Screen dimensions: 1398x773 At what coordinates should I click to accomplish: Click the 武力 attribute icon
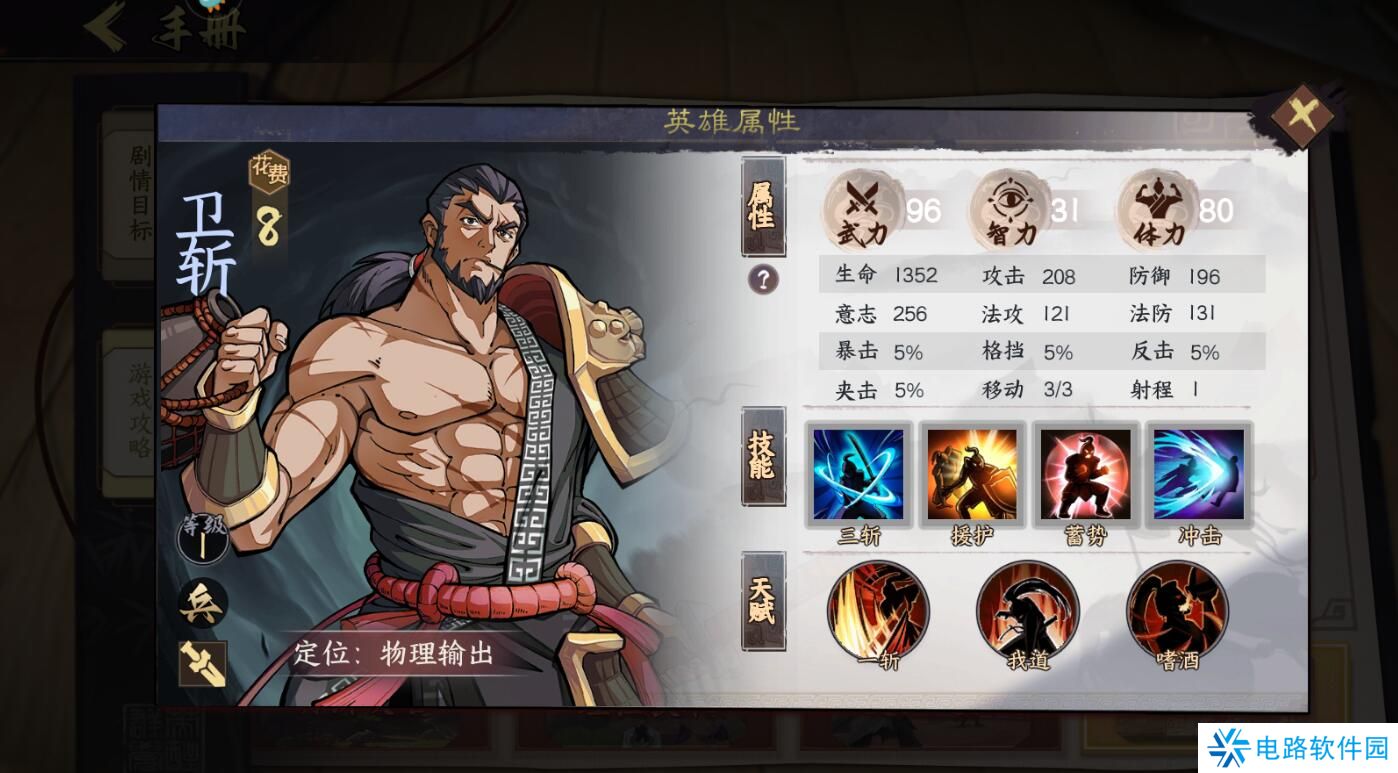(x=860, y=207)
